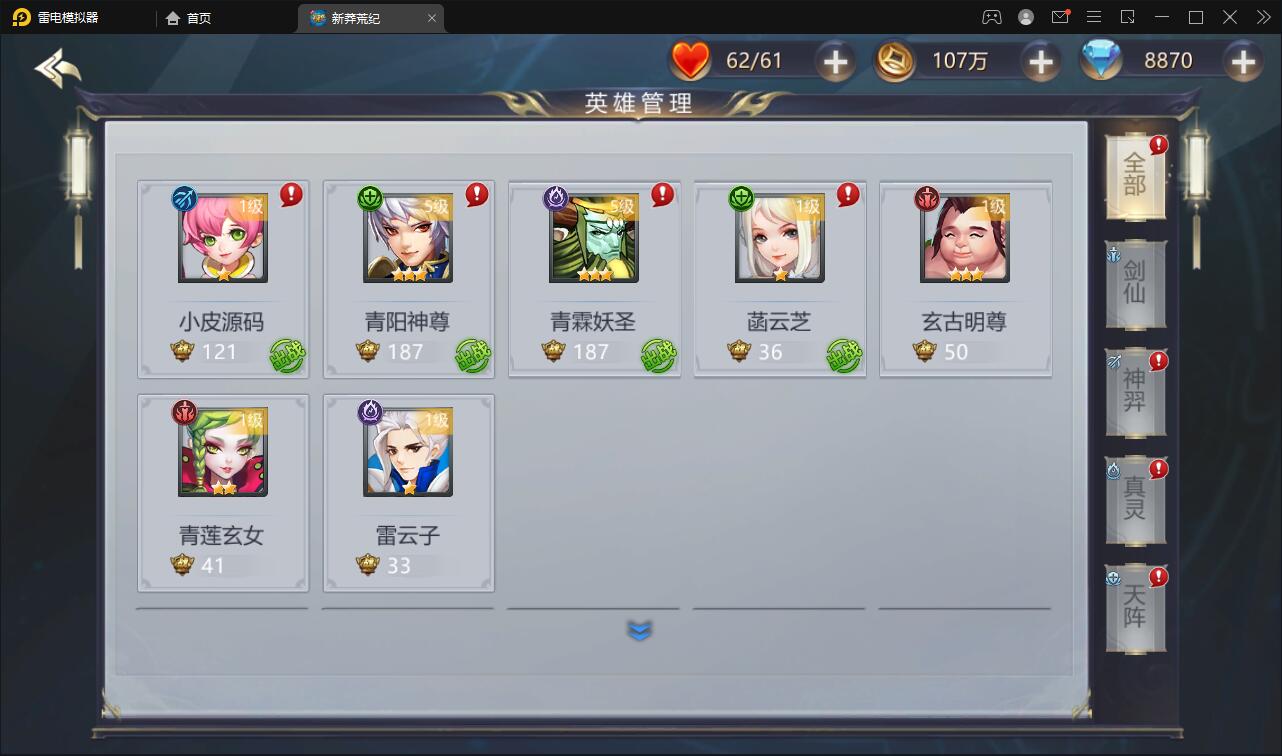Viewport: 1282px width, 756px height.
Task: Select the 青霖妖圣 hero portrait
Action: pyautogui.click(x=594, y=238)
